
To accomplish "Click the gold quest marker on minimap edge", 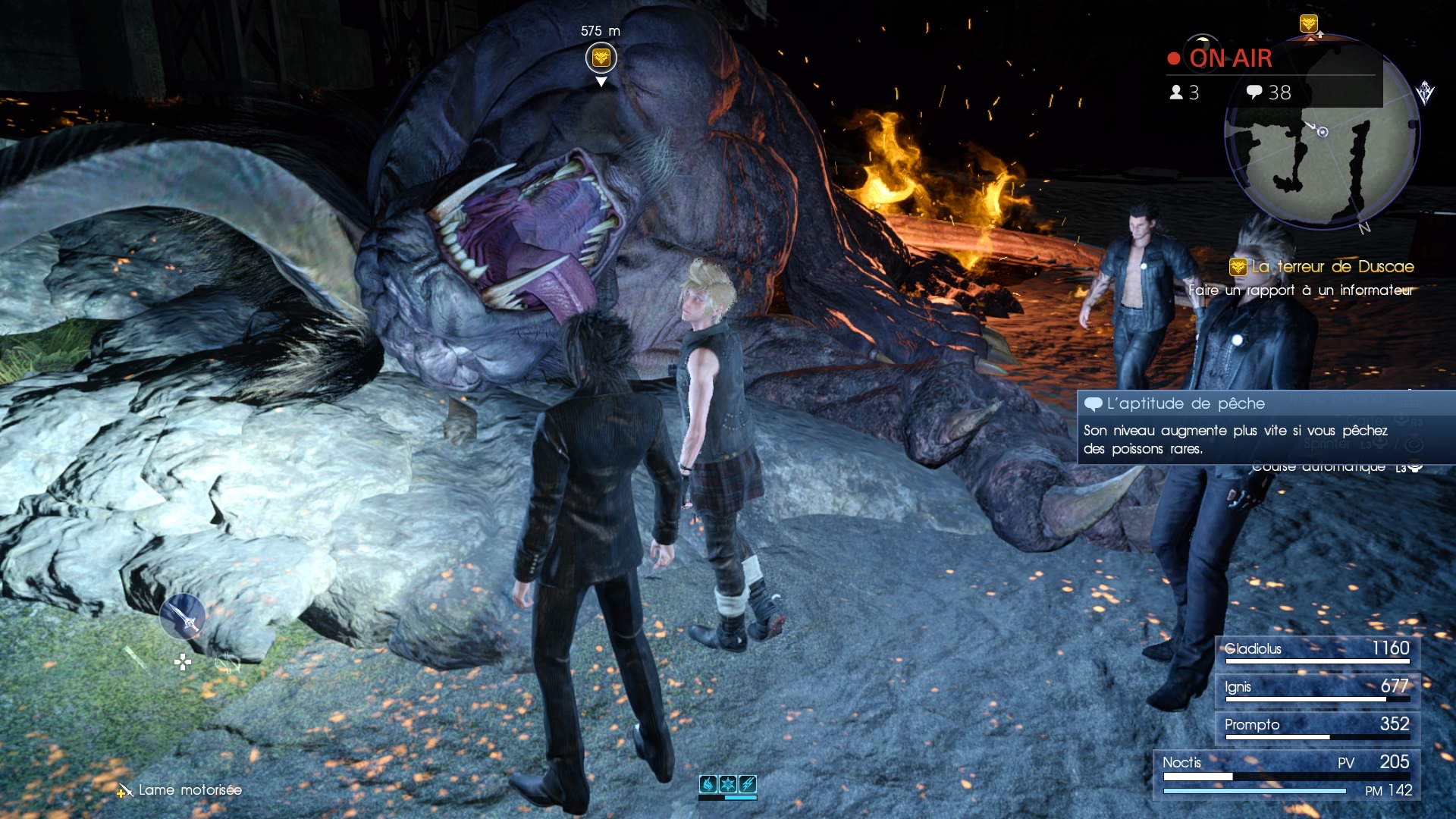I will point(1308,24).
